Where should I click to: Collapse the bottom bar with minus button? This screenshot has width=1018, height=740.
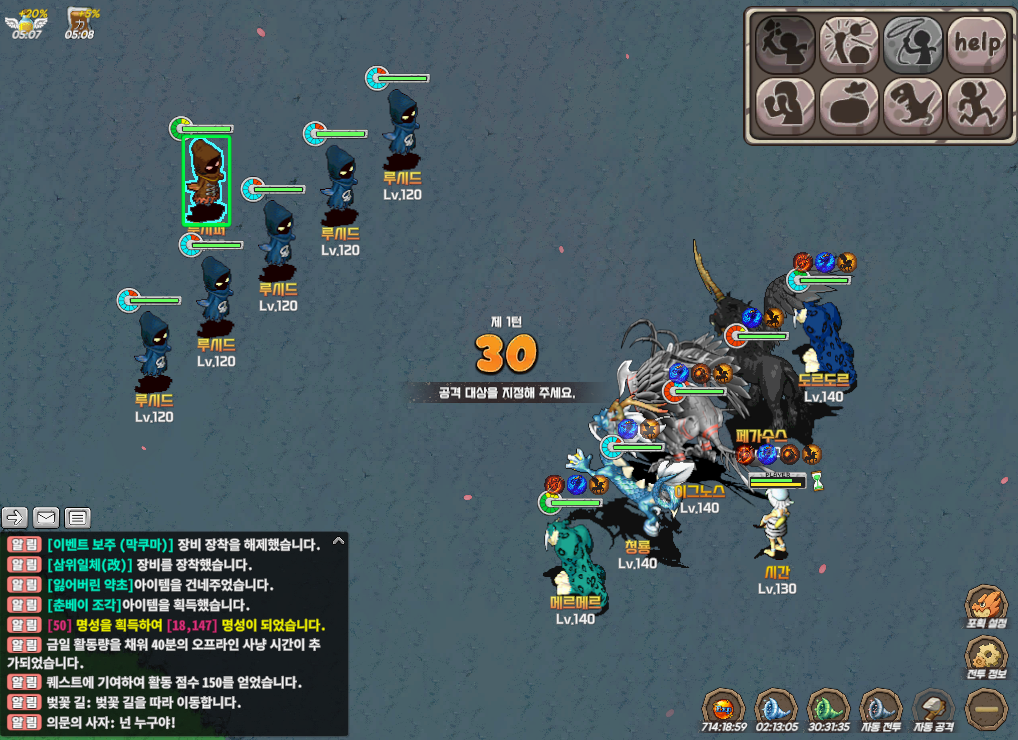[x=985, y=709]
